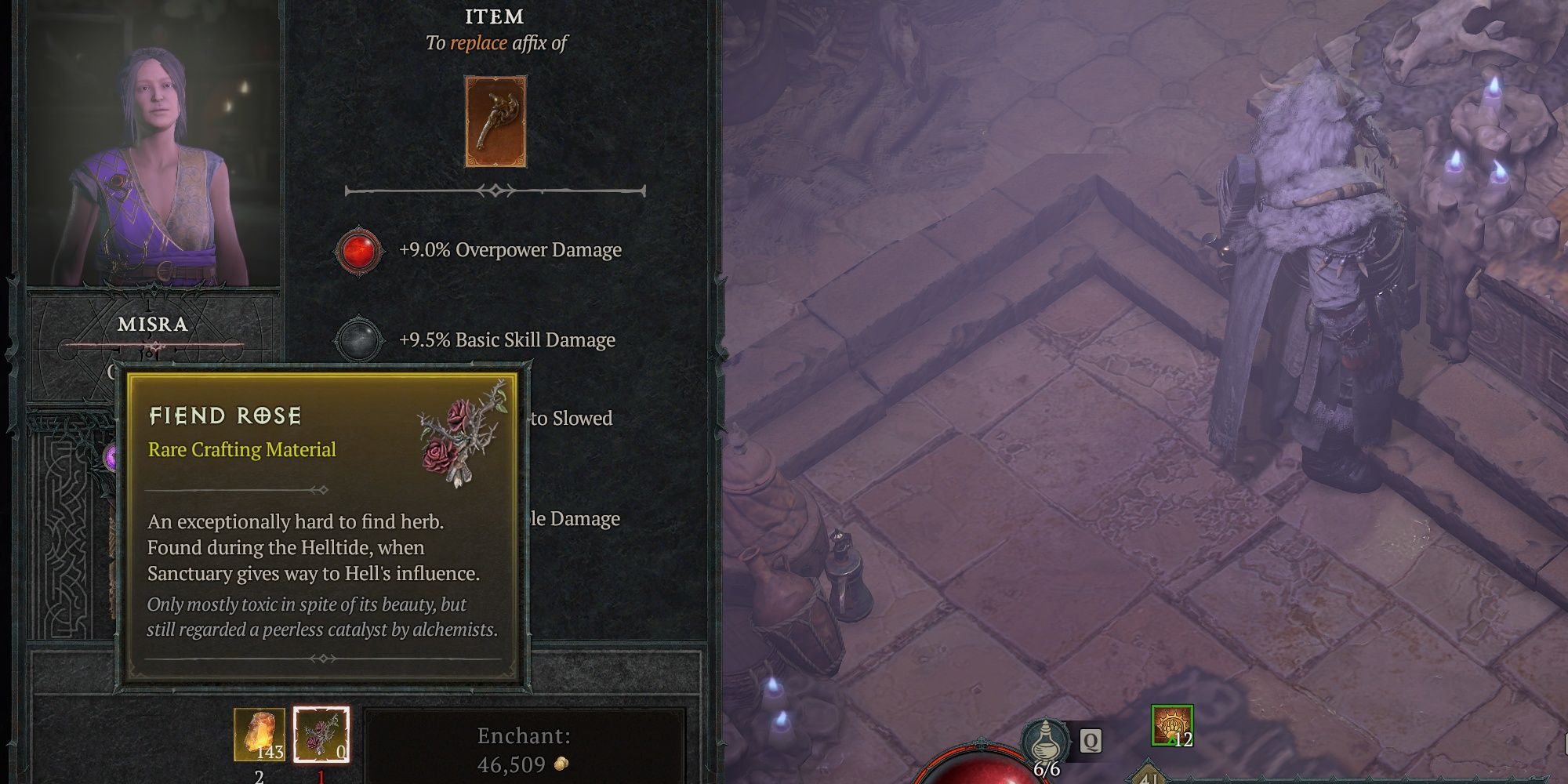1568x784 pixels.
Task: Select the Overpower Damage affix orb
Action: 359,250
